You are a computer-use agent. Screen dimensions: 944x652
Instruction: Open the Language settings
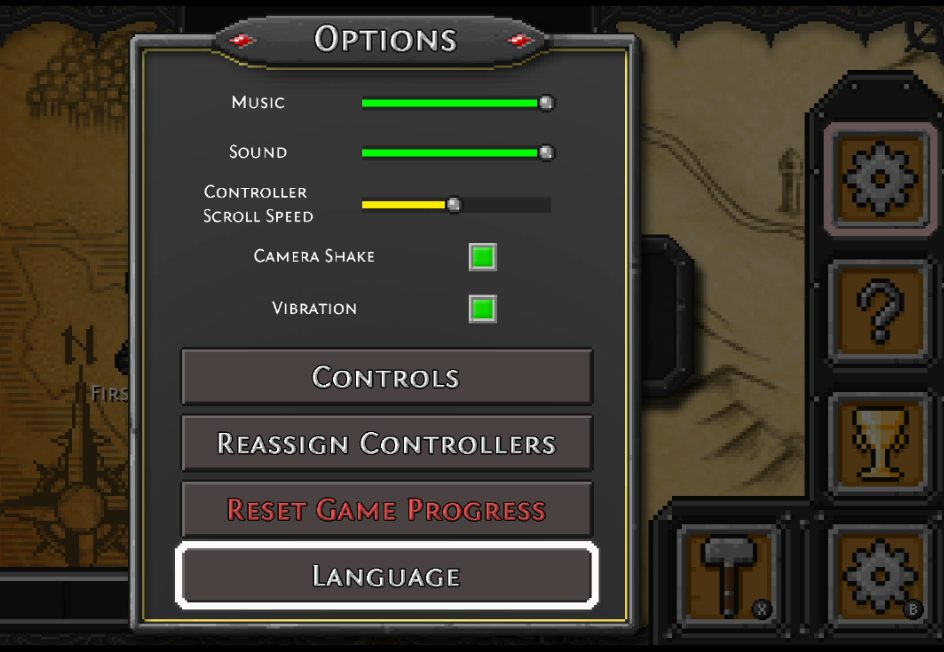[386, 576]
